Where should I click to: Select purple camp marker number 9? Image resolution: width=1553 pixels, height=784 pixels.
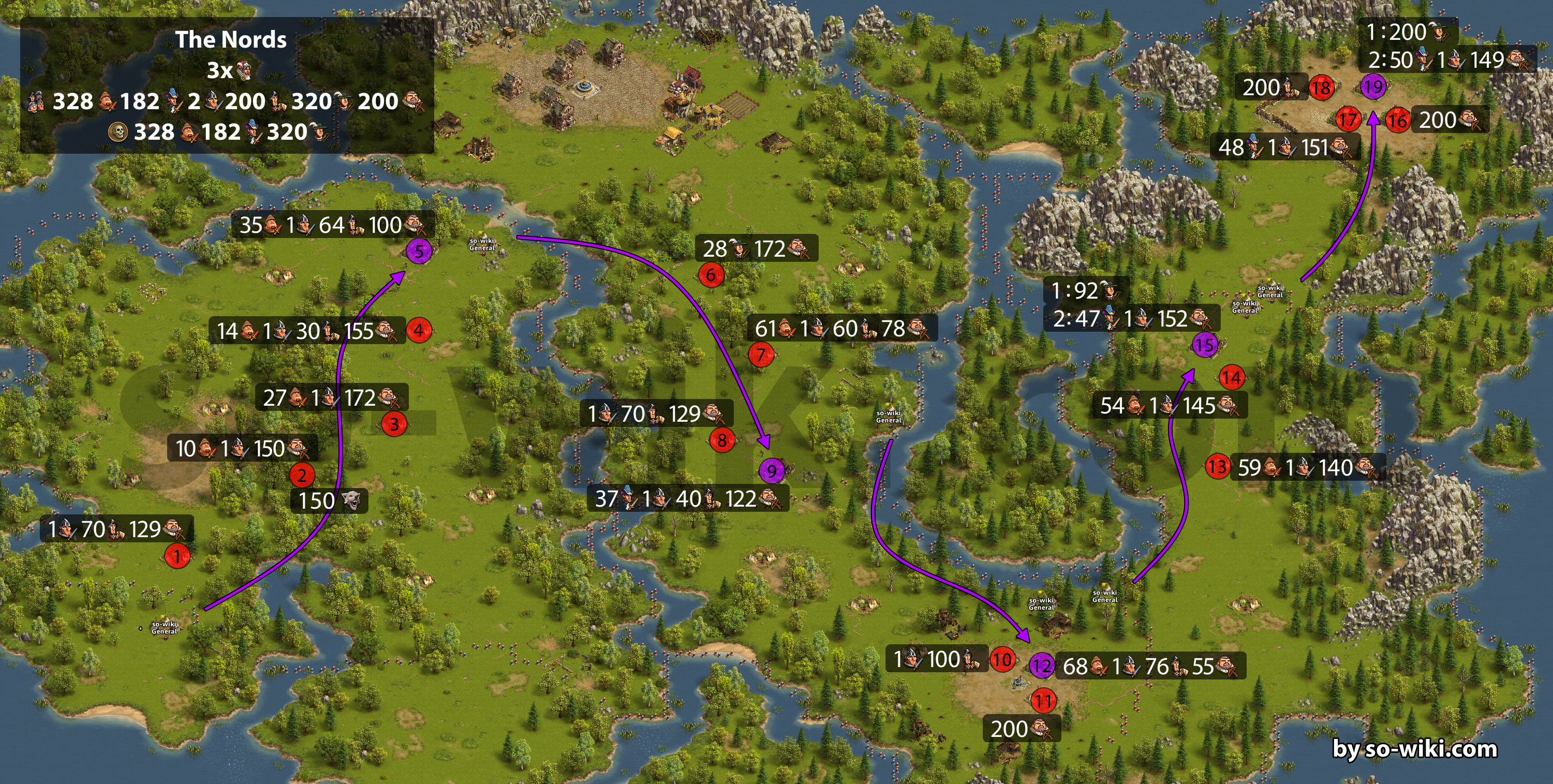point(772,470)
